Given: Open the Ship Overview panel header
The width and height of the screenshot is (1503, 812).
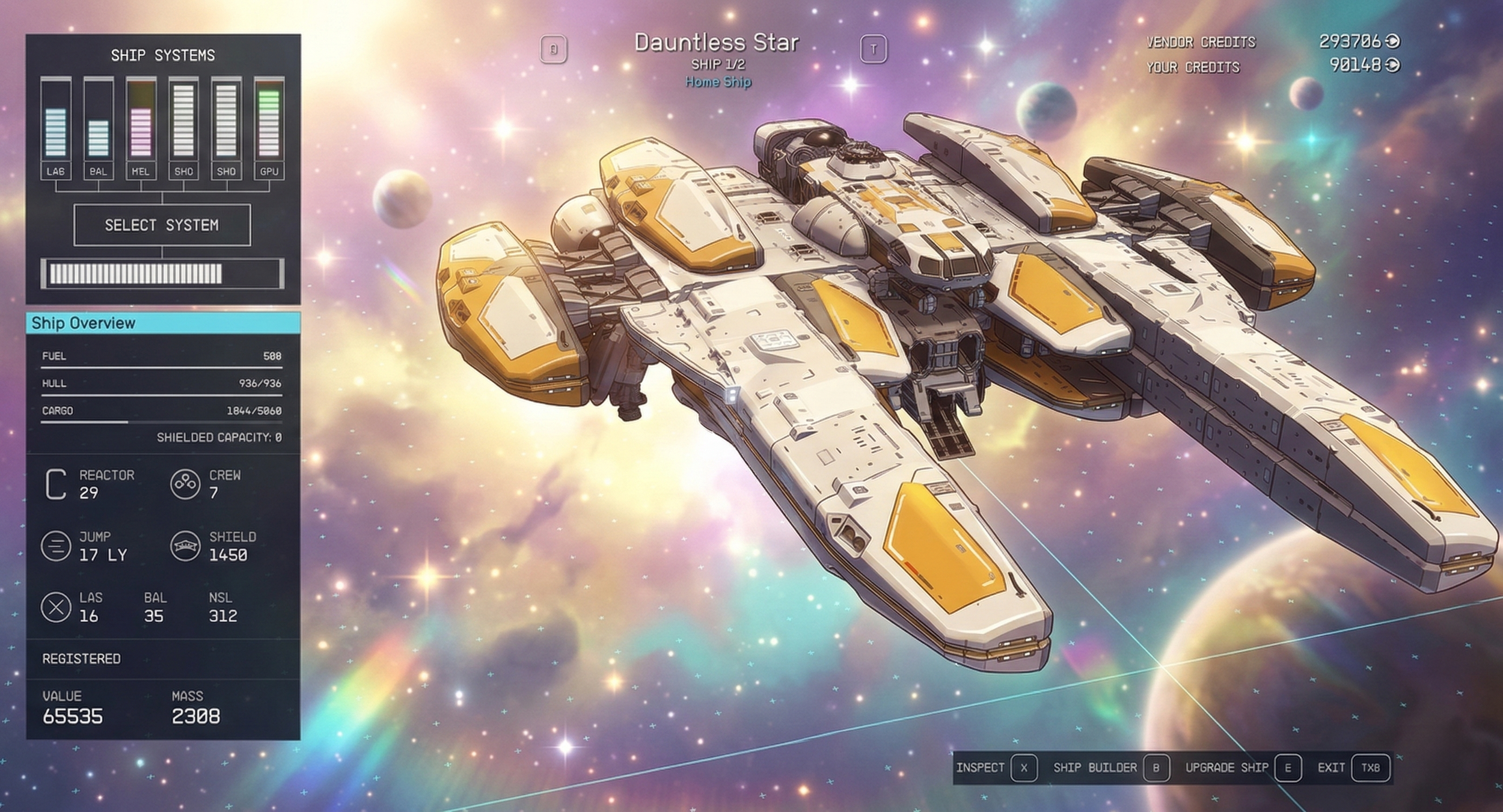Looking at the screenshot, I should point(163,323).
